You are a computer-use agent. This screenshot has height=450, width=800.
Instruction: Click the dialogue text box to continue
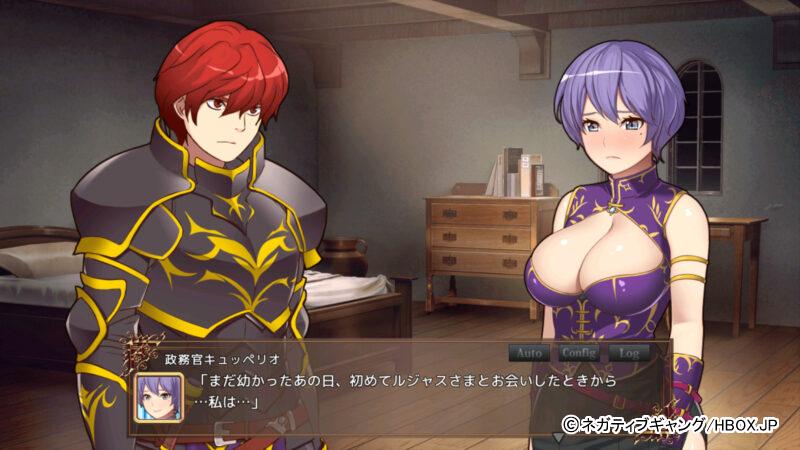pos(400,394)
